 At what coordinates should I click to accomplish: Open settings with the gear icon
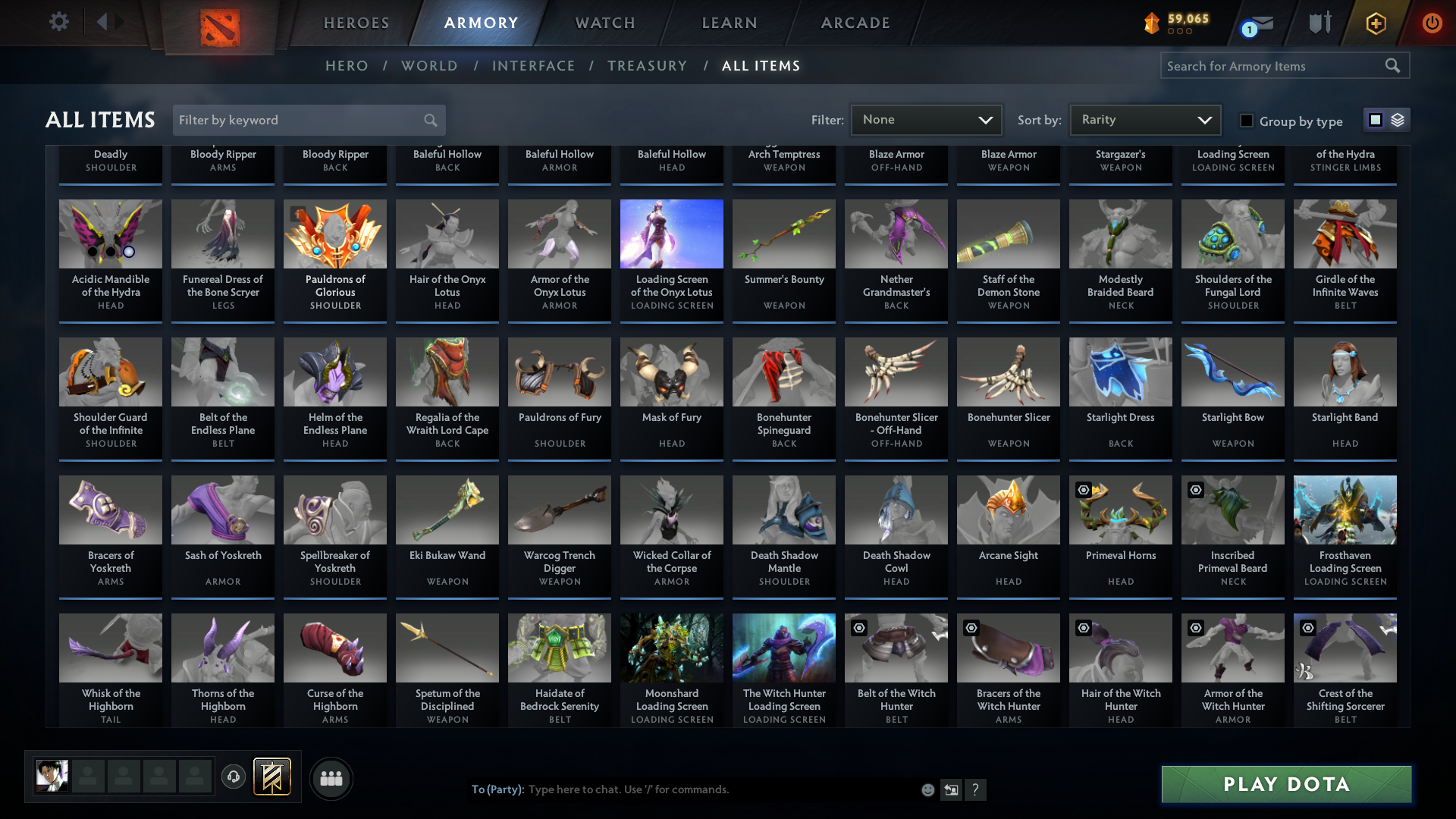pos(58,22)
